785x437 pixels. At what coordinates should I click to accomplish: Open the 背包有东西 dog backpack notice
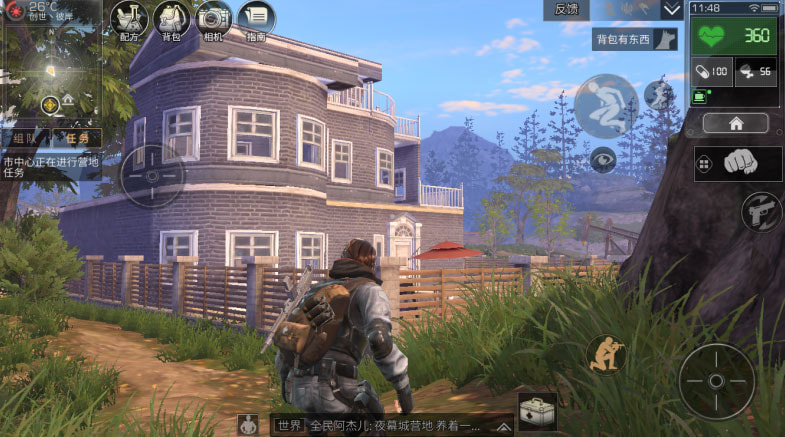[636, 40]
